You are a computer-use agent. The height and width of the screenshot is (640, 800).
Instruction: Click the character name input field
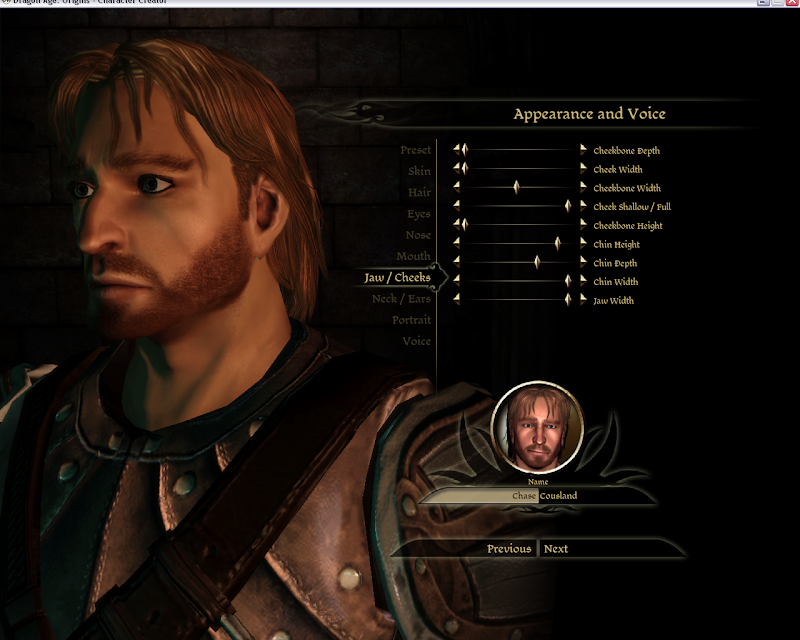click(x=482, y=496)
